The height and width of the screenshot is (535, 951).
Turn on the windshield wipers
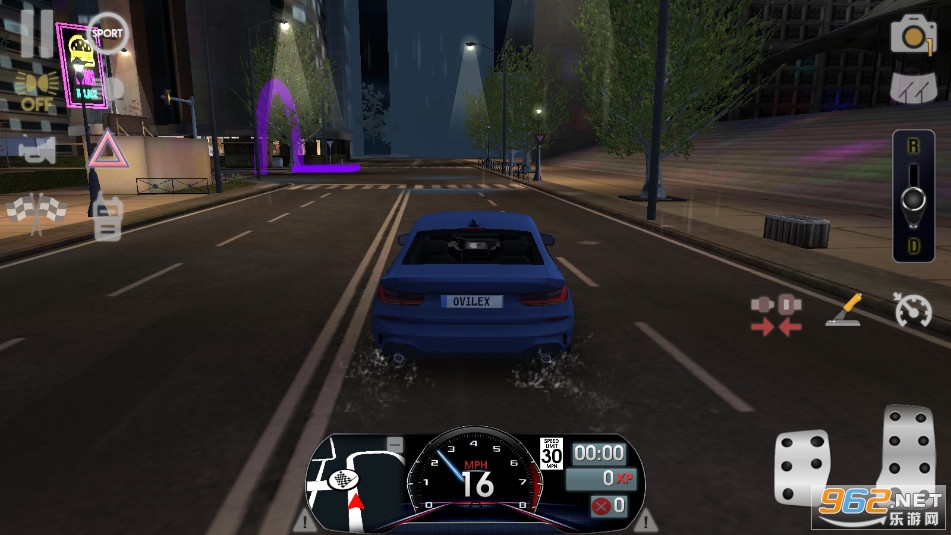click(x=913, y=87)
